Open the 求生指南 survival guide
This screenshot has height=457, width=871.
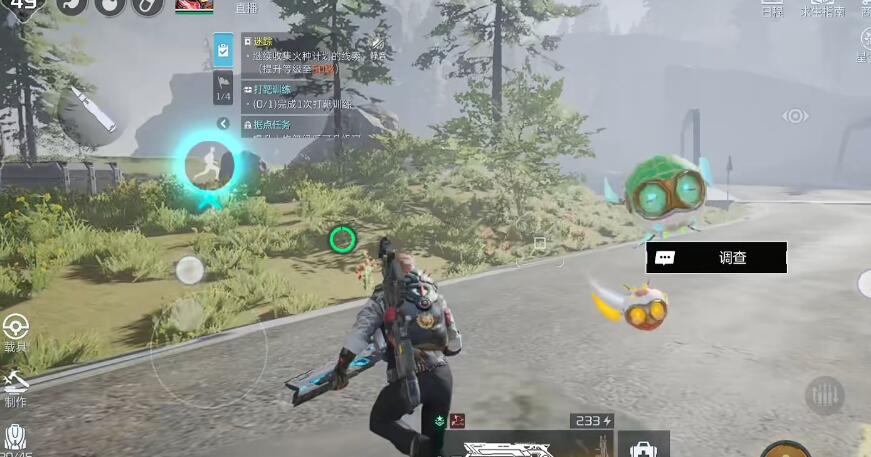point(822,10)
